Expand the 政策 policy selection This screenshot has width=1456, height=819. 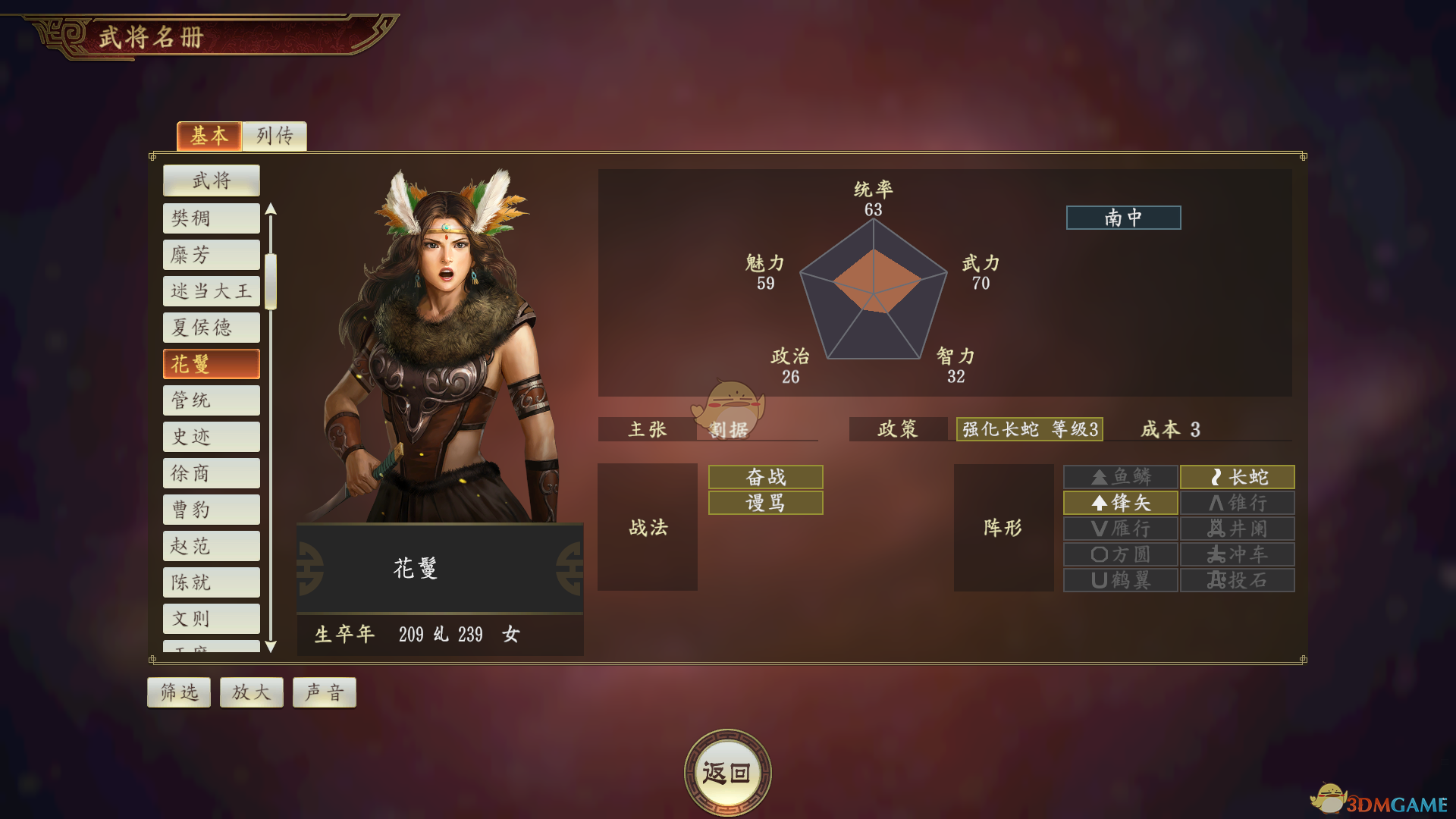point(898,429)
